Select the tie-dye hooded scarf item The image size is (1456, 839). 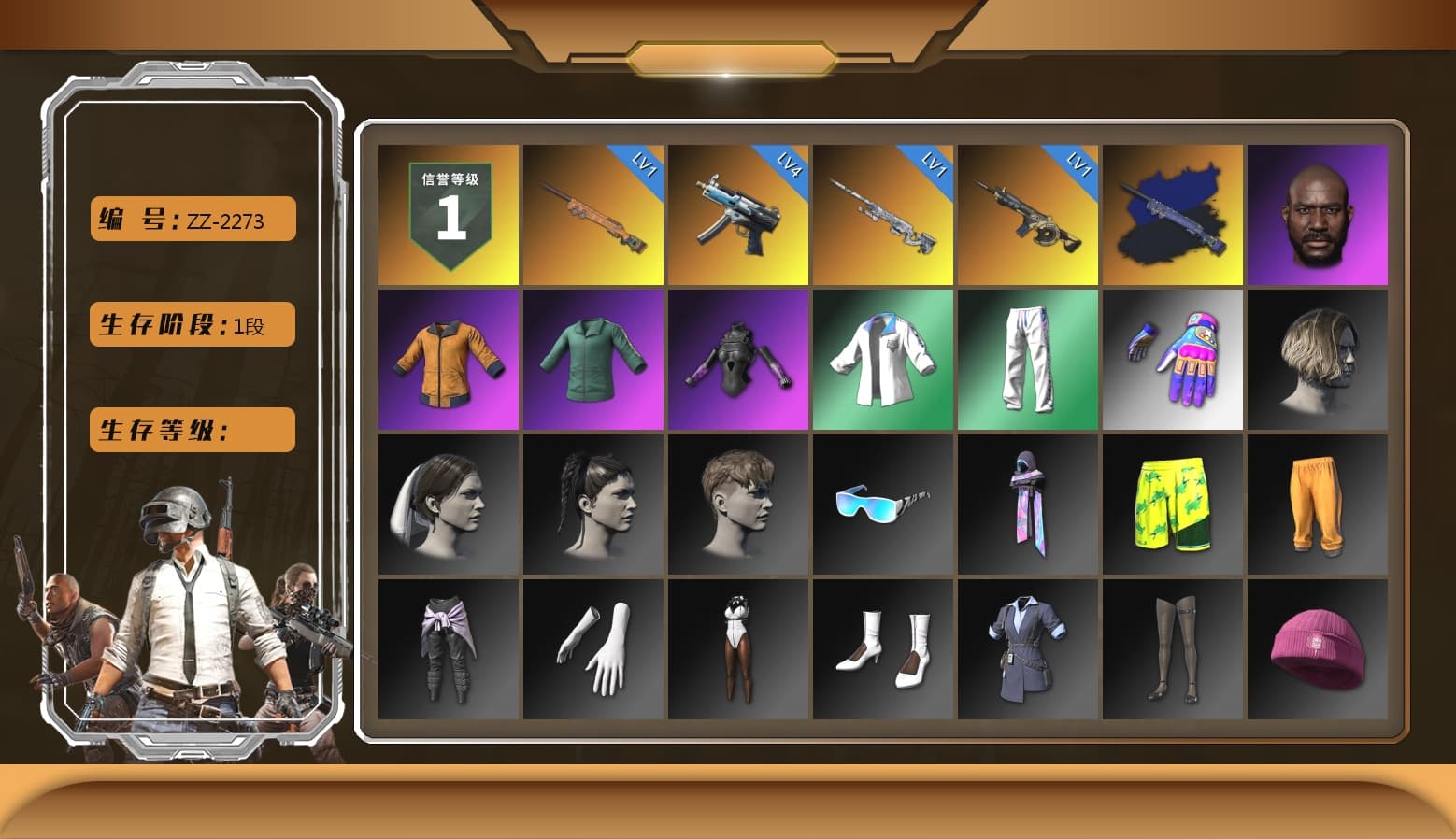click(x=1027, y=504)
